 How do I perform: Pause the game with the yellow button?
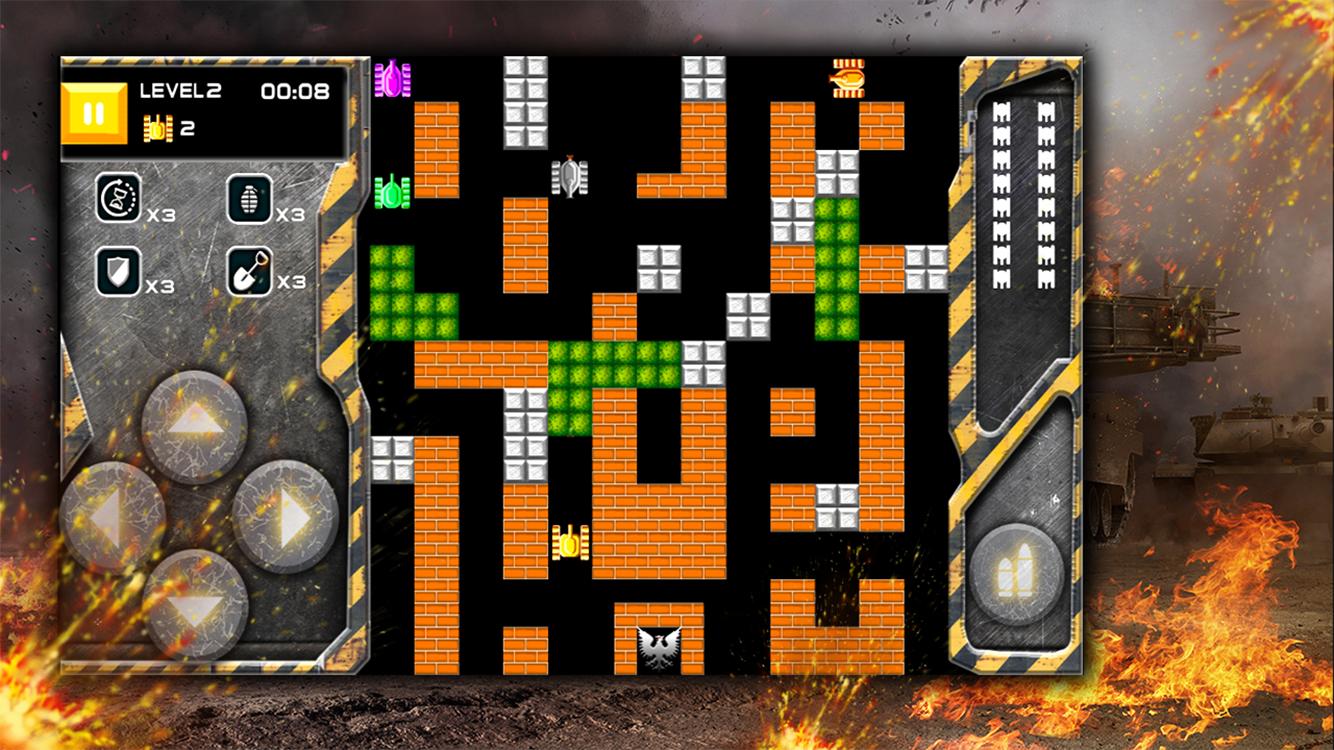pyautogui.click(x=94, y=114)
